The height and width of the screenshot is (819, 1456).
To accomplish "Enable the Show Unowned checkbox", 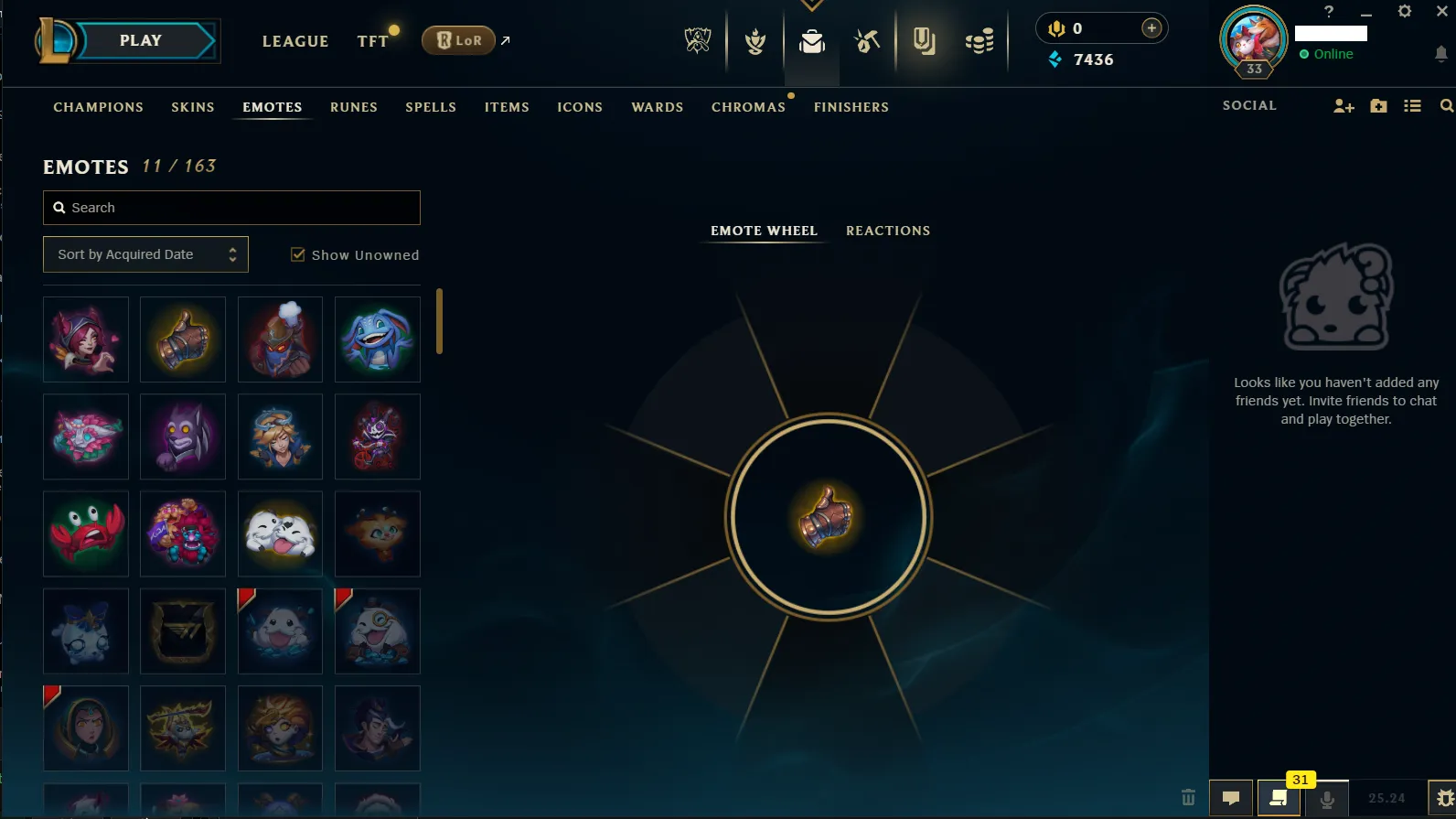I will 298,253.
